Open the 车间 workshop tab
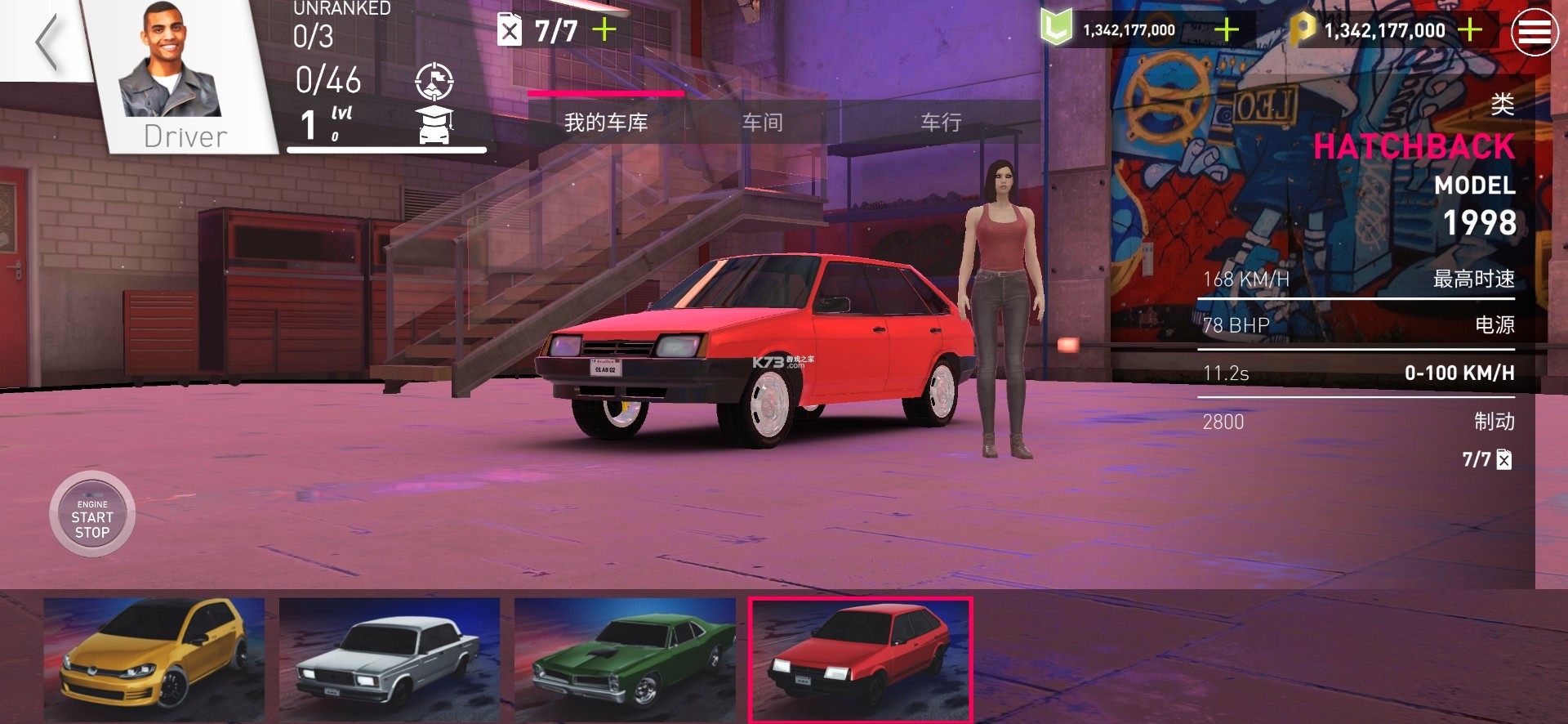 coord(763,123)
